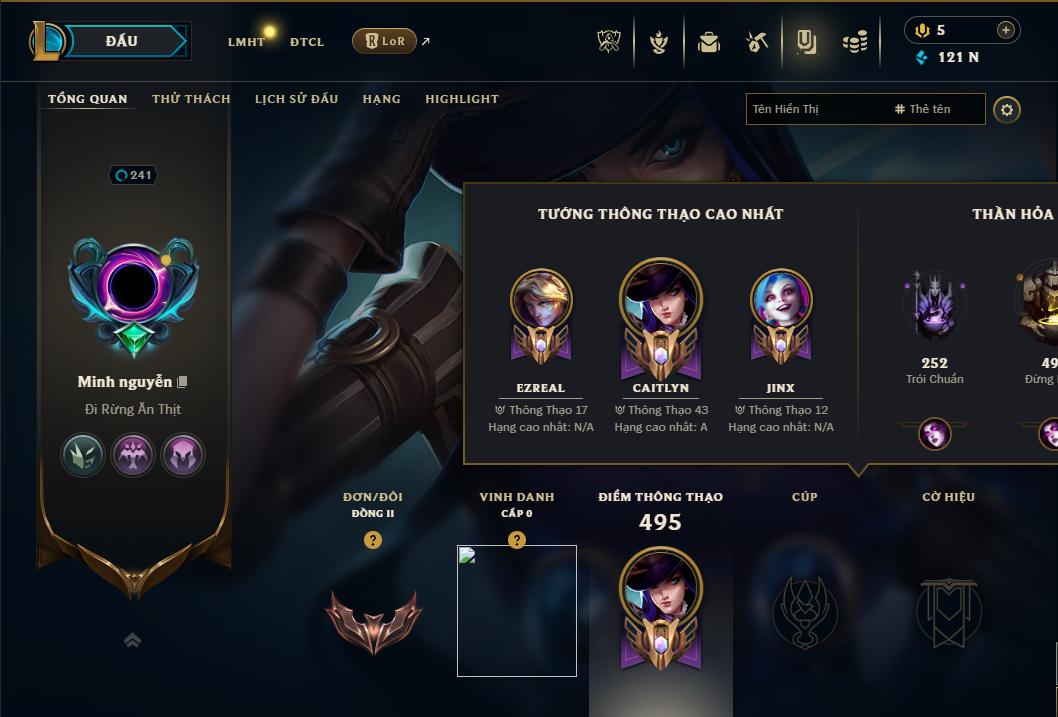Image resolution: width=1058 pixels, height=717 pixels.
Task: Open the profile settings gear
Action: (x=1007, y=109)
